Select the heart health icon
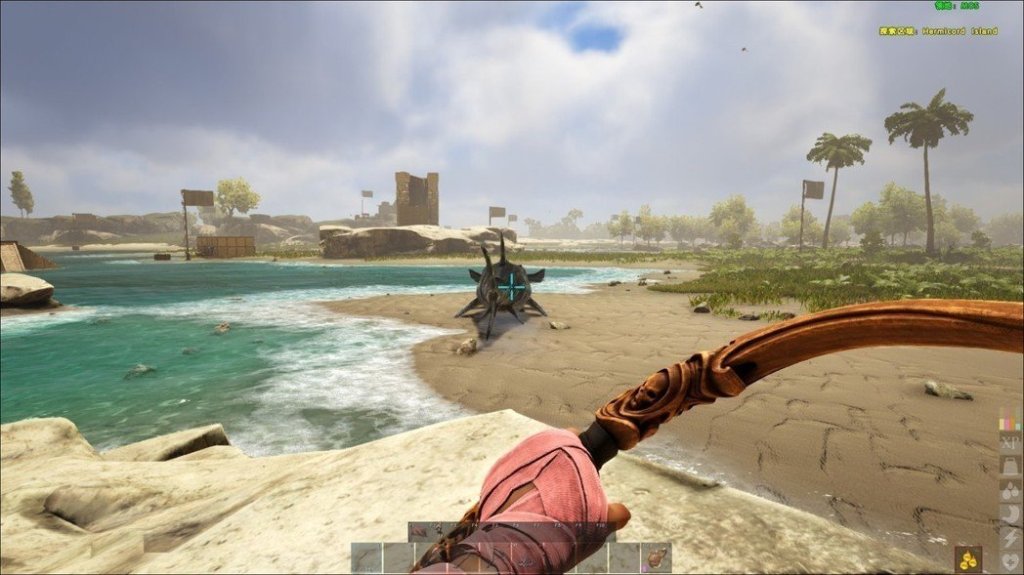The width and height of the screenshot is (1024, 575). pos(1010,561)
